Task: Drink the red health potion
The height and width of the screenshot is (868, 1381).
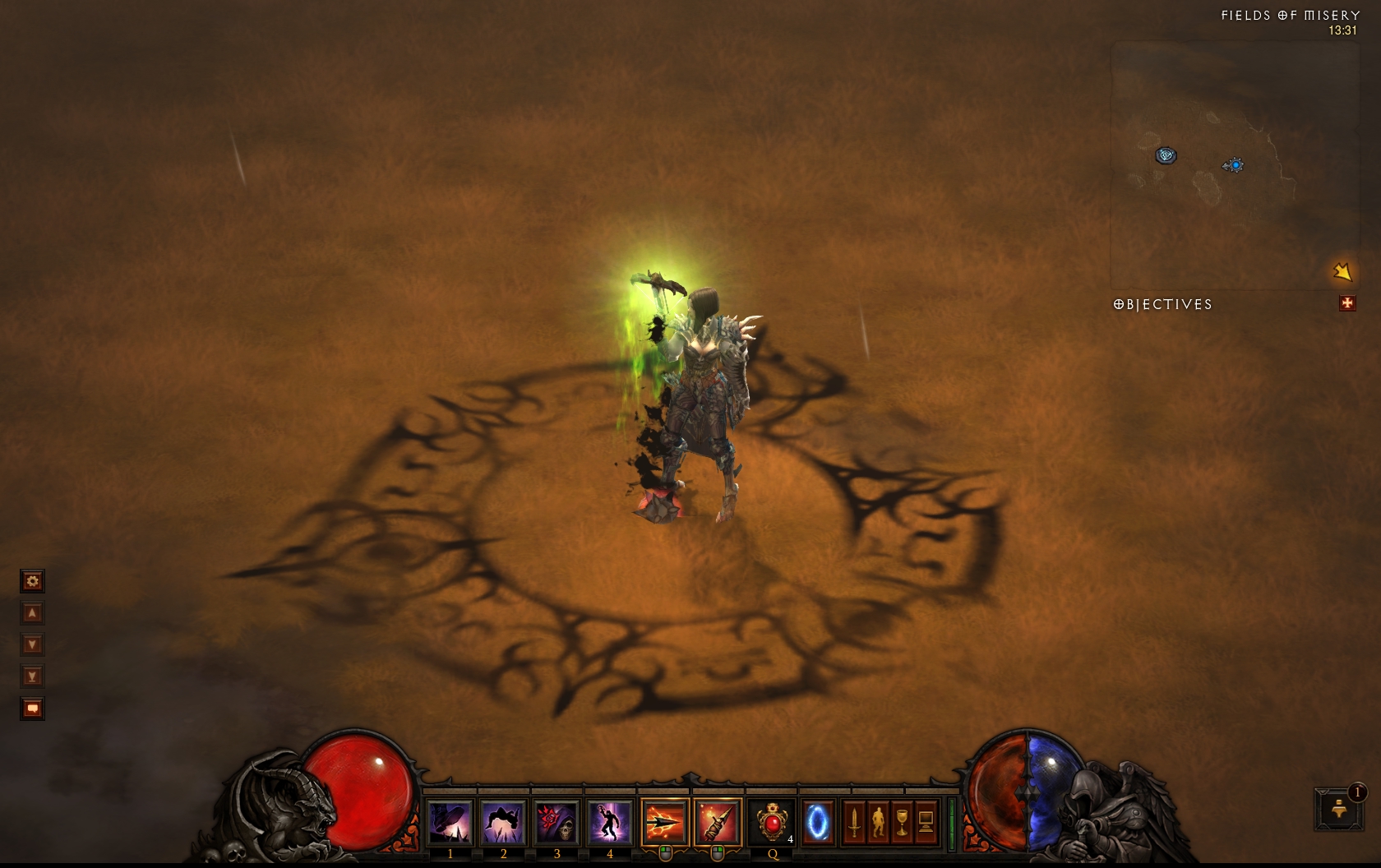Action: pyautogui.click(x=773, y=822)
